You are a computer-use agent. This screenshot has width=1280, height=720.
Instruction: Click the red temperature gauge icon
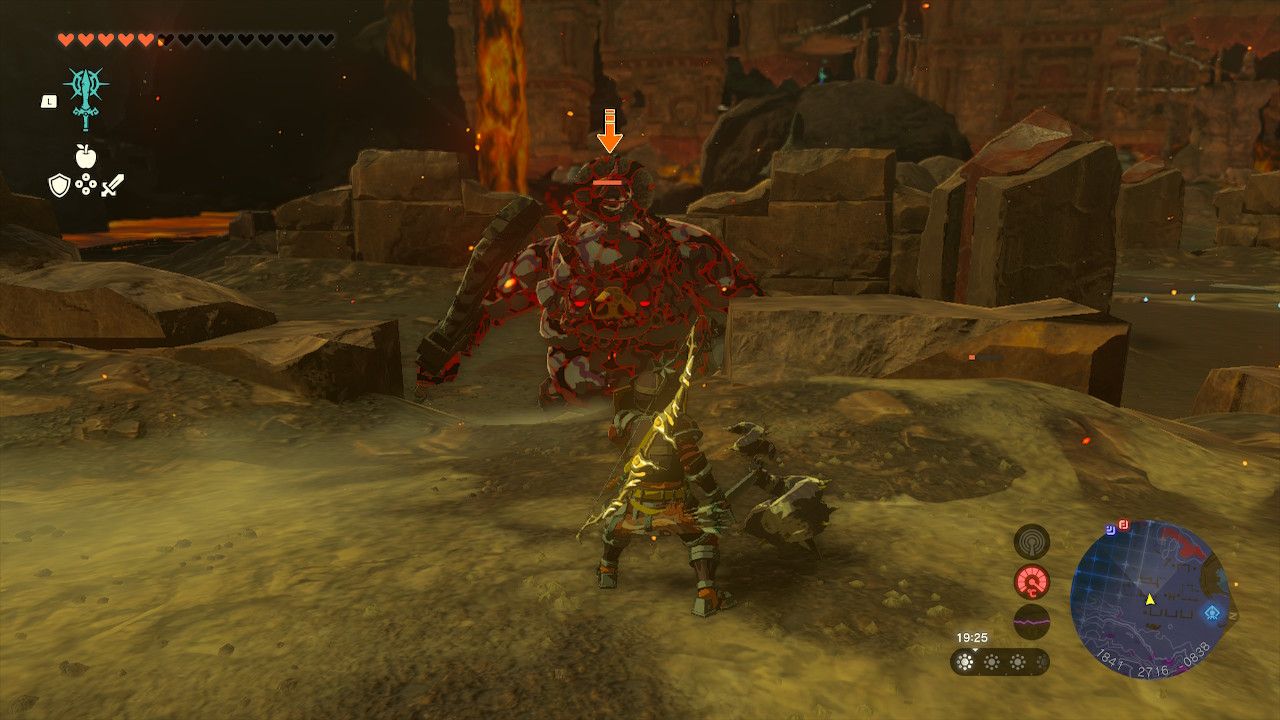pyautogui.click(x=1032, y=582)
